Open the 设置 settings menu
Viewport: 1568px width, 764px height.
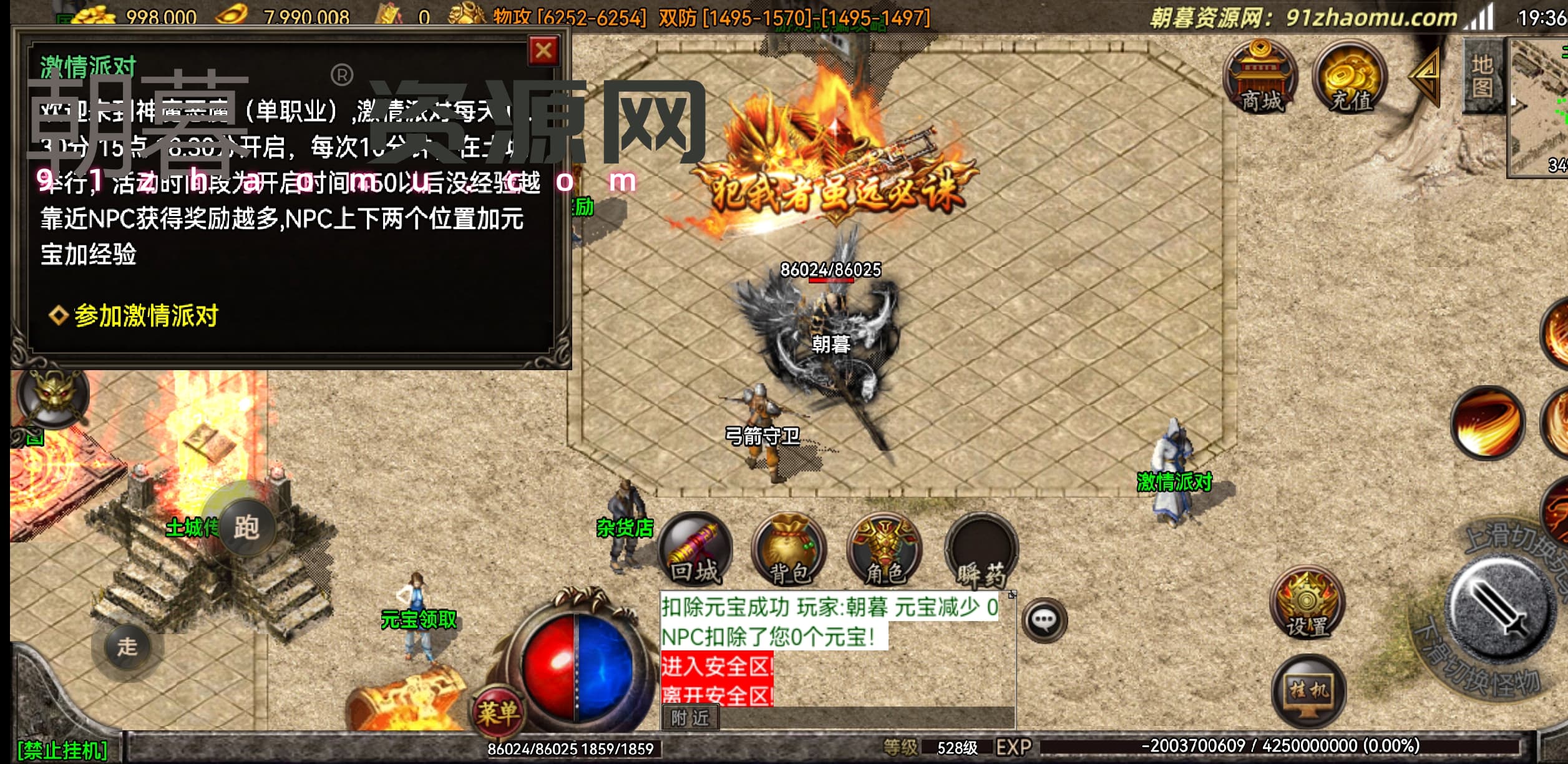tap(1307, 604)
